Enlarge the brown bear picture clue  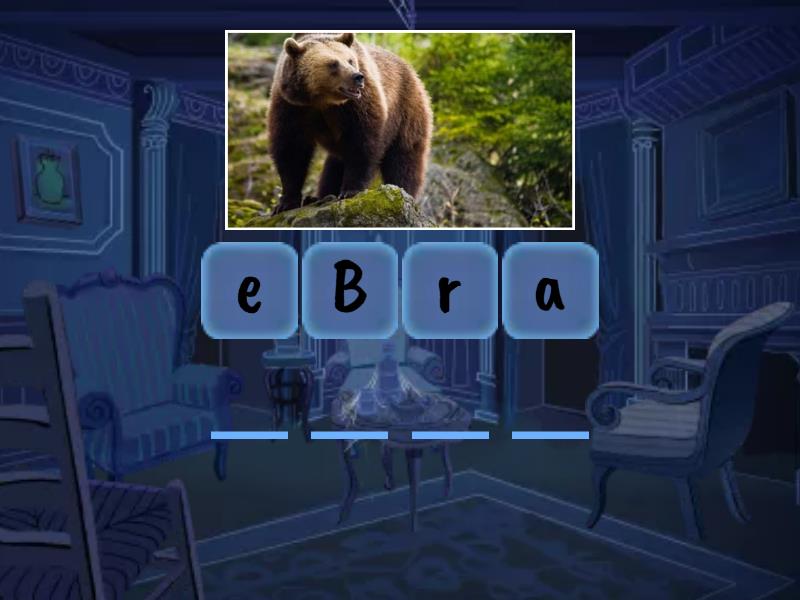click(400, 130)
